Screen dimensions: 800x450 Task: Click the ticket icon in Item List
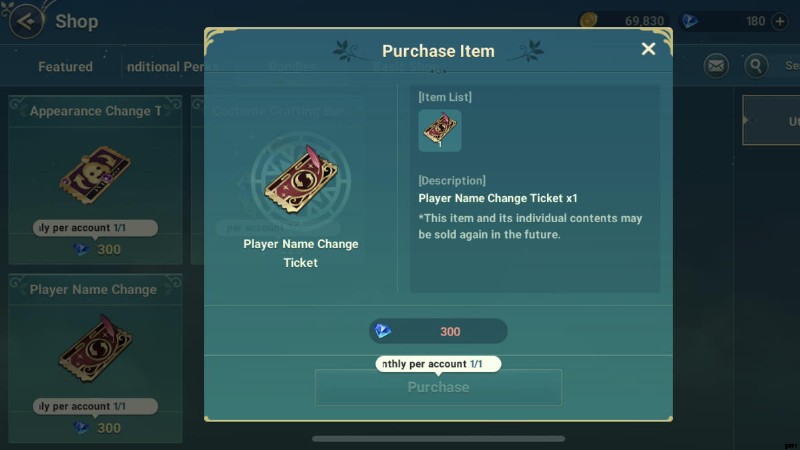[440, 130]
